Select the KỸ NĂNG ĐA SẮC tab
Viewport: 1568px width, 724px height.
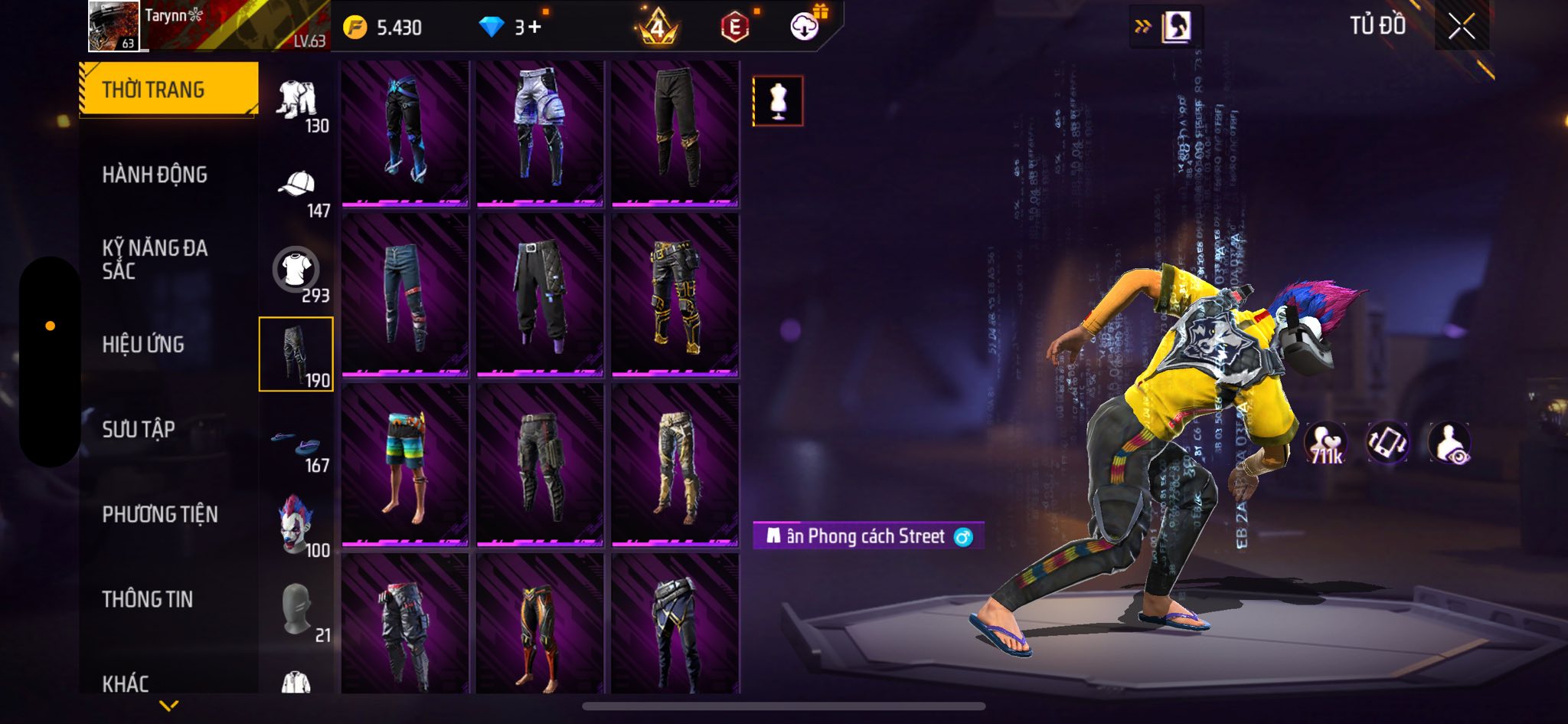coord(155,259)
